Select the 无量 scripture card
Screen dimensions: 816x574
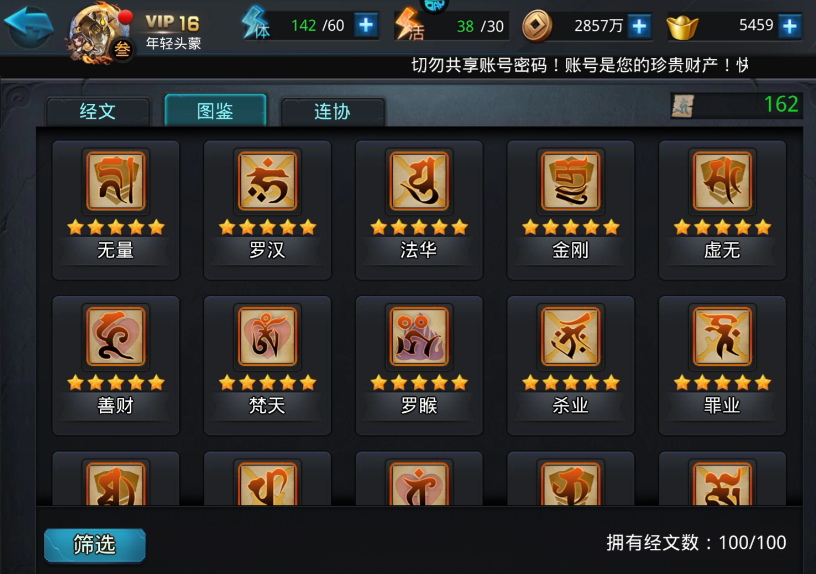(x=116, y=208)
